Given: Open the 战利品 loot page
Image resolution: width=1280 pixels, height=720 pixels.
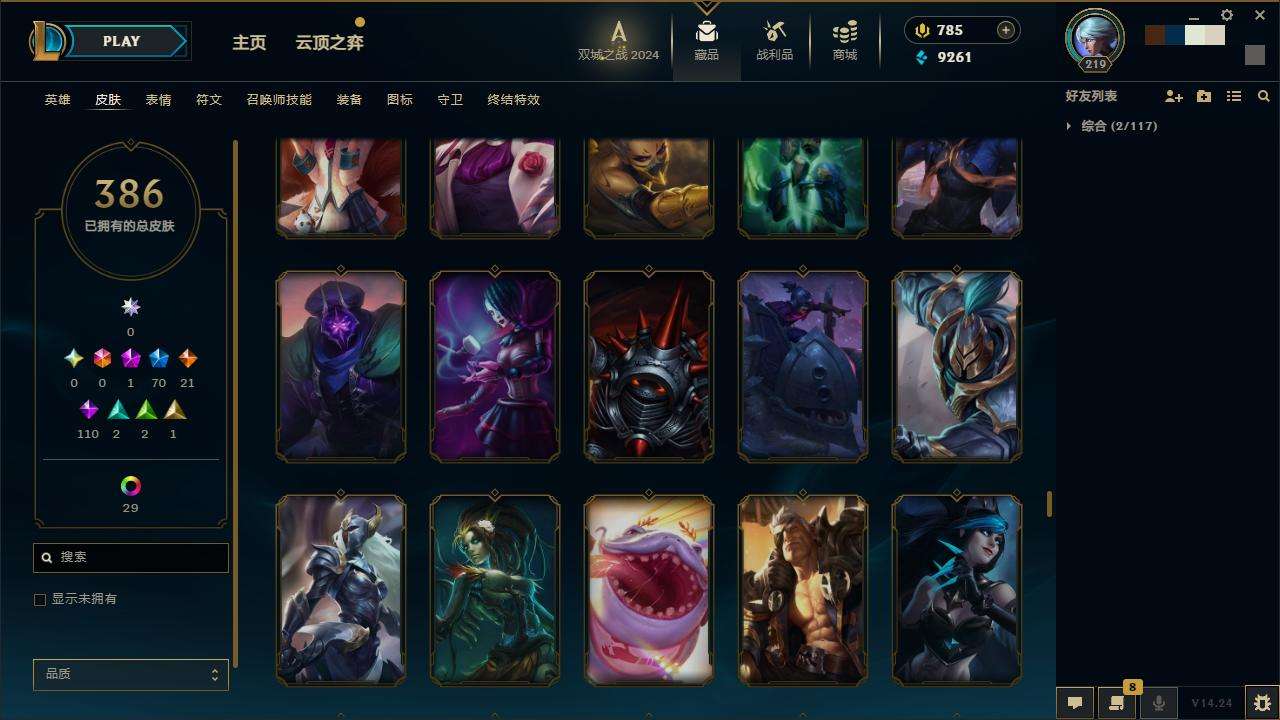Looking at the screenshot, I should (774, 41).
